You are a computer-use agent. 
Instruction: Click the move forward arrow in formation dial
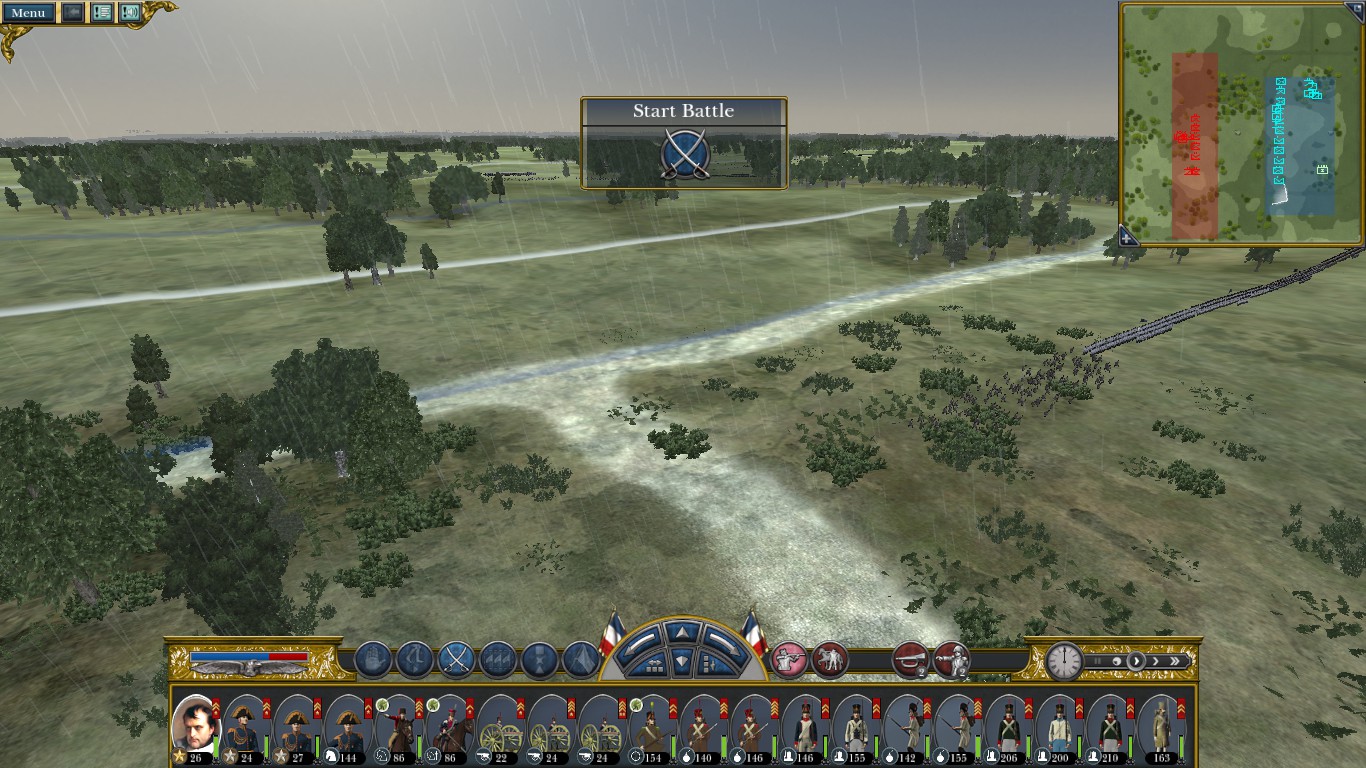681,632
